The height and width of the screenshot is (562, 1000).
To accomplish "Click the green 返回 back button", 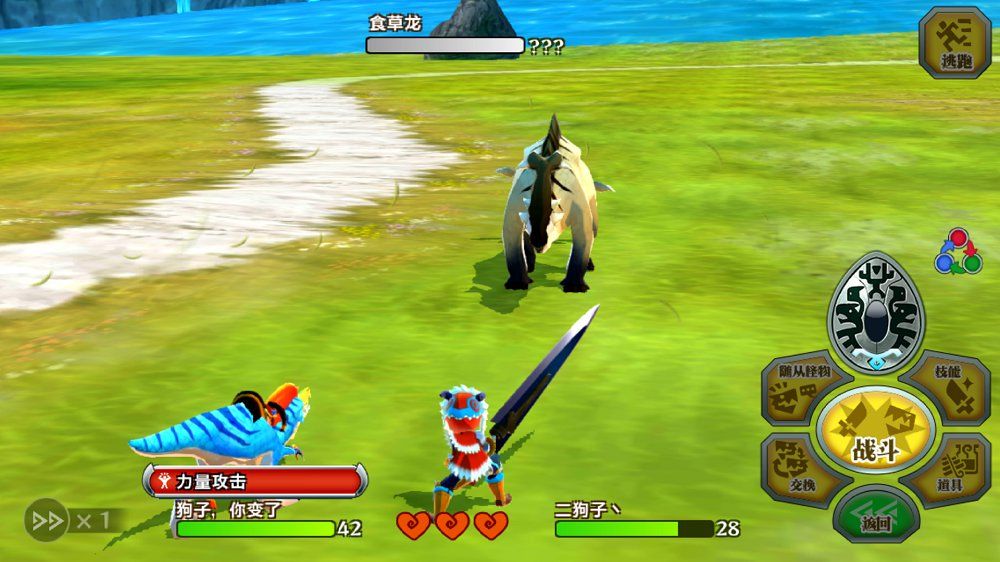I will [875, 517].
